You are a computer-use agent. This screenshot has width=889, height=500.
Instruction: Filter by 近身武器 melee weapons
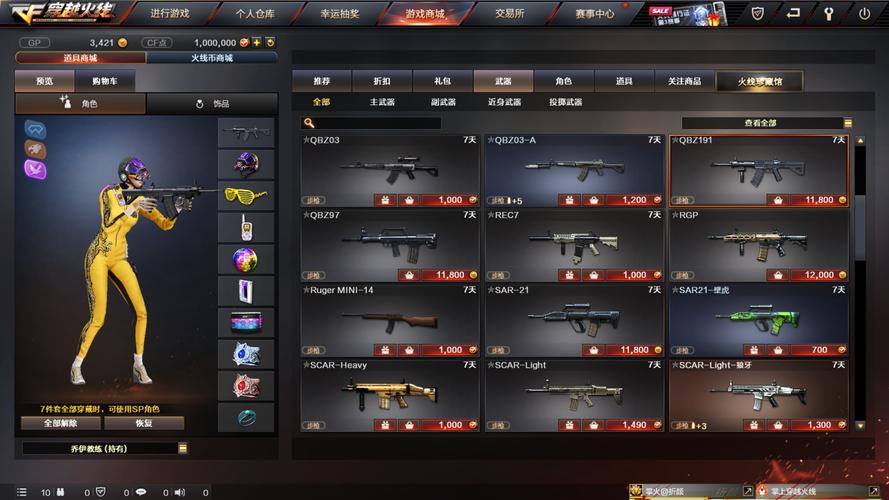[504, 102]
